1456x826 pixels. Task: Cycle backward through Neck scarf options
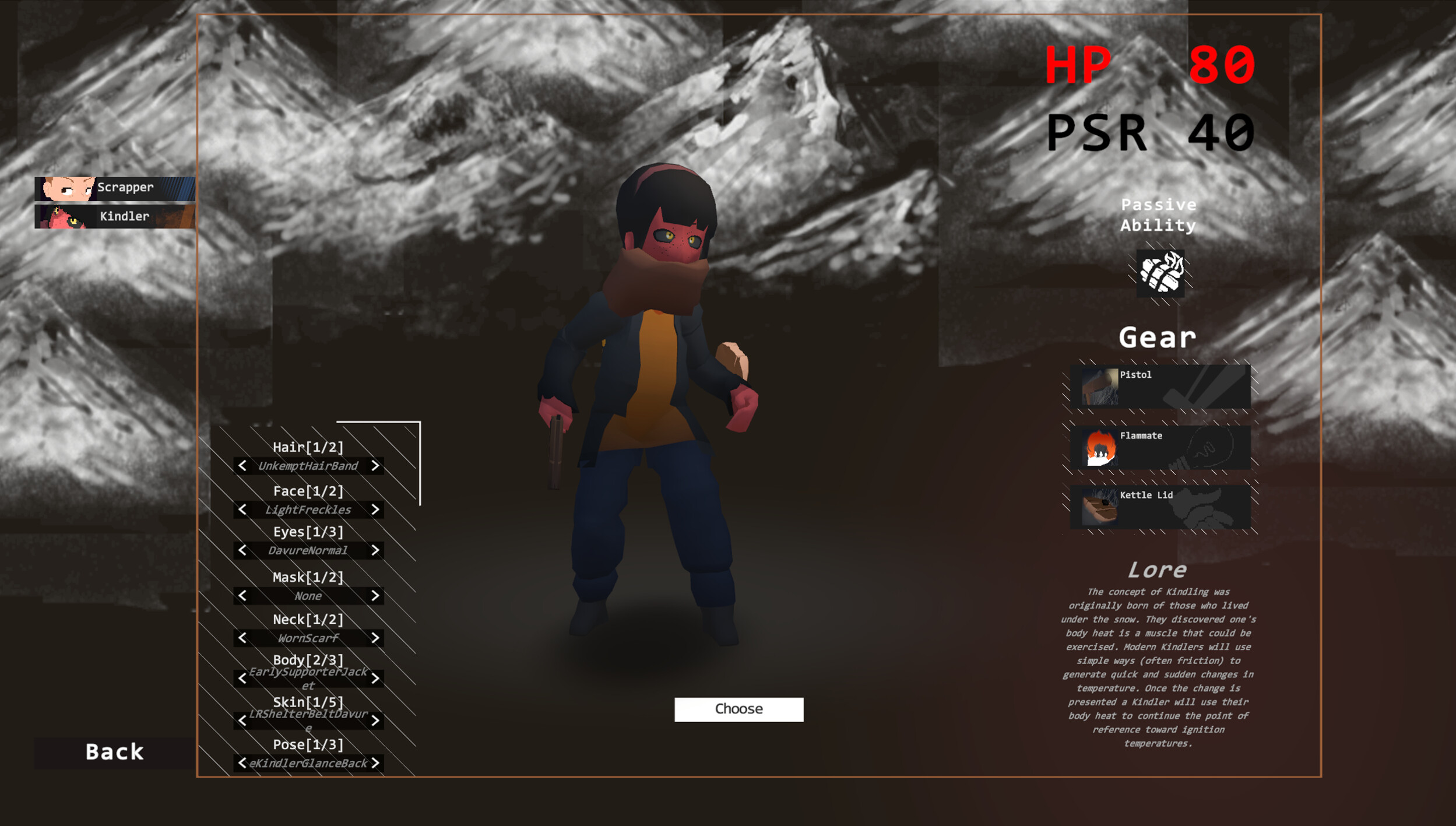coord(242,638)
